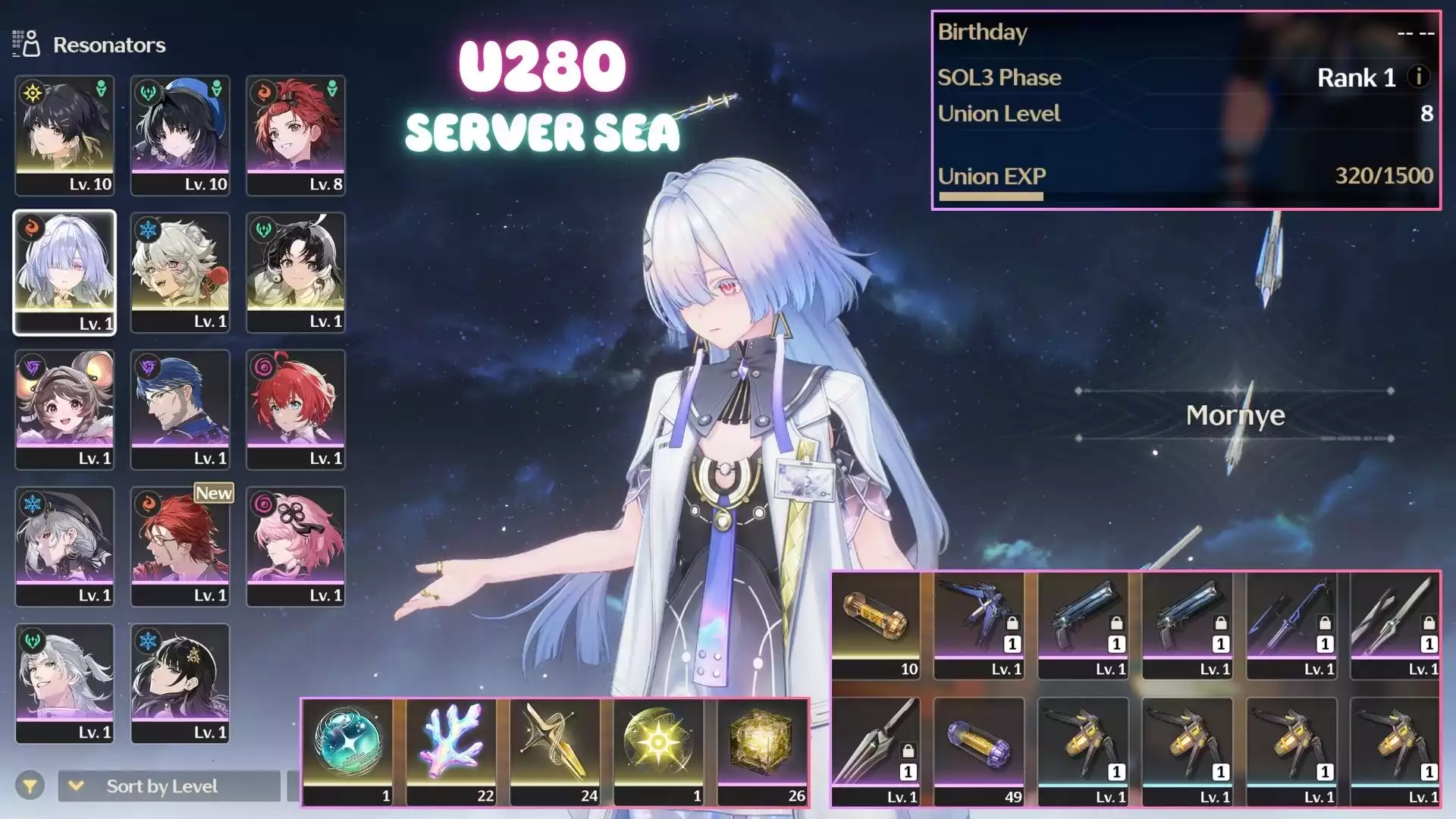Open the Resonators menu header icon
This screenshot has width=1456, height=819.
click(x=27, y=44)
